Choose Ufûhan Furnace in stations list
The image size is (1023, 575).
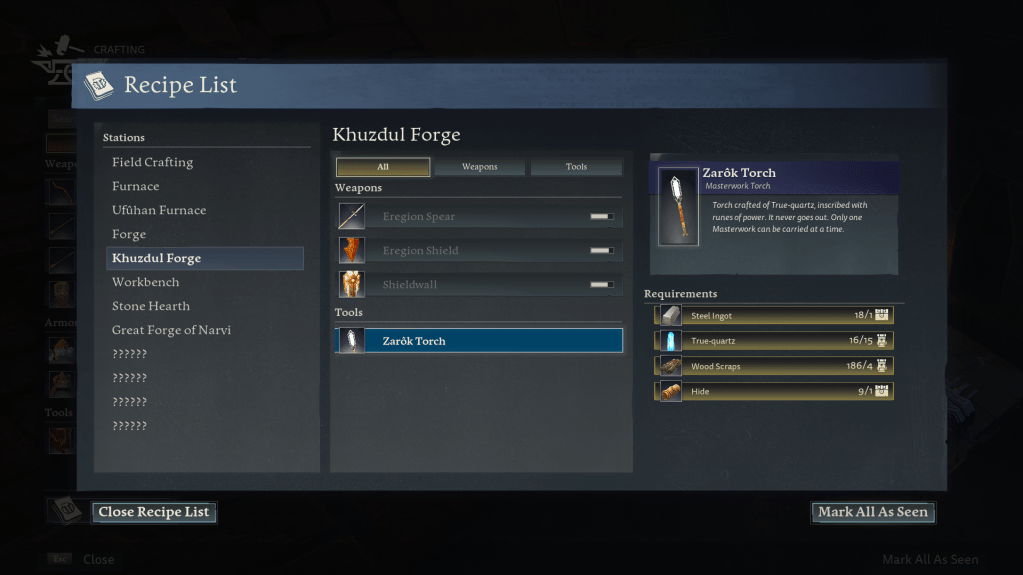[x=159, y=210]
